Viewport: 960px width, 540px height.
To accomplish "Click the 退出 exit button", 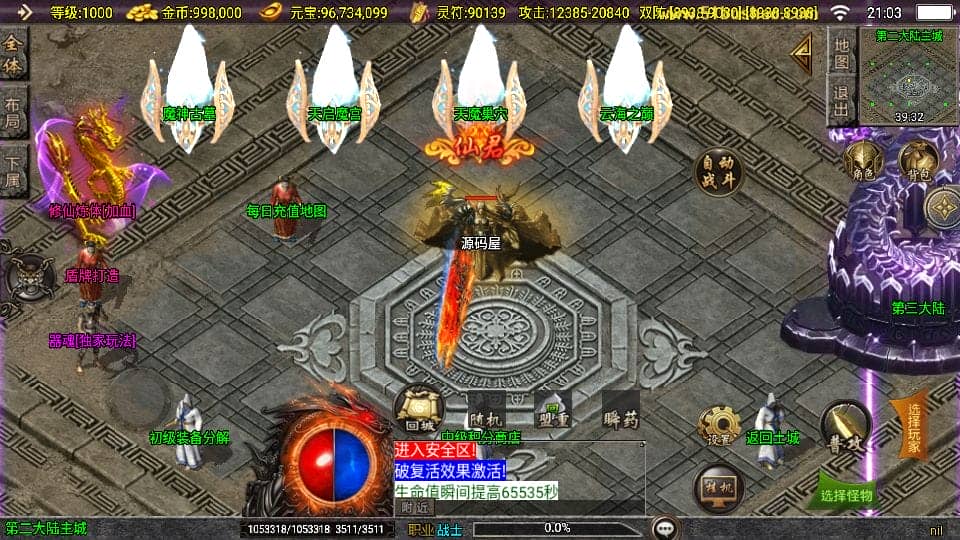I will (841, 102).
